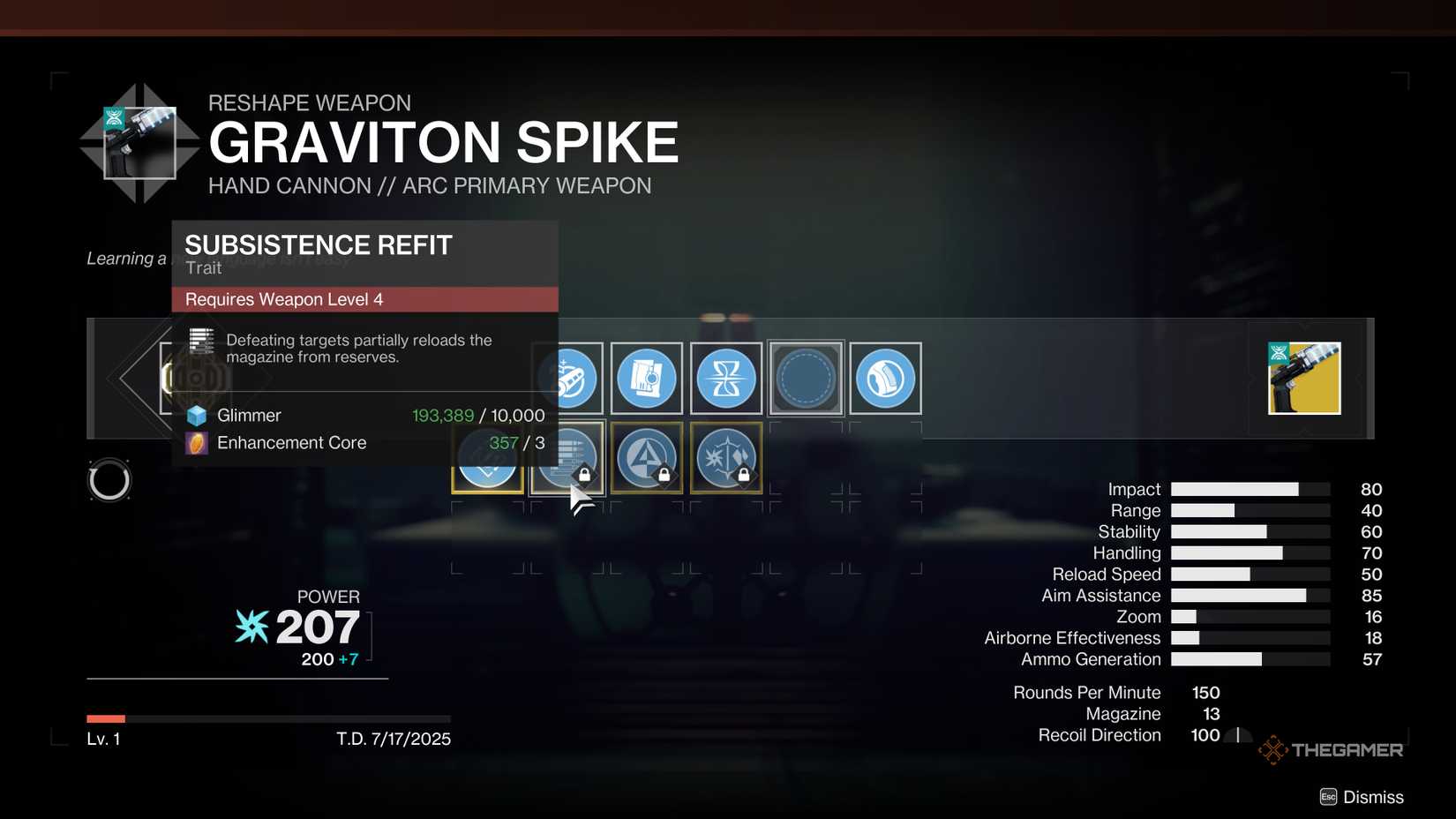The height and width of the screenshot is (819, 1456).
Task: Click the circular loading indicator on the left
Action: [109, 480]
